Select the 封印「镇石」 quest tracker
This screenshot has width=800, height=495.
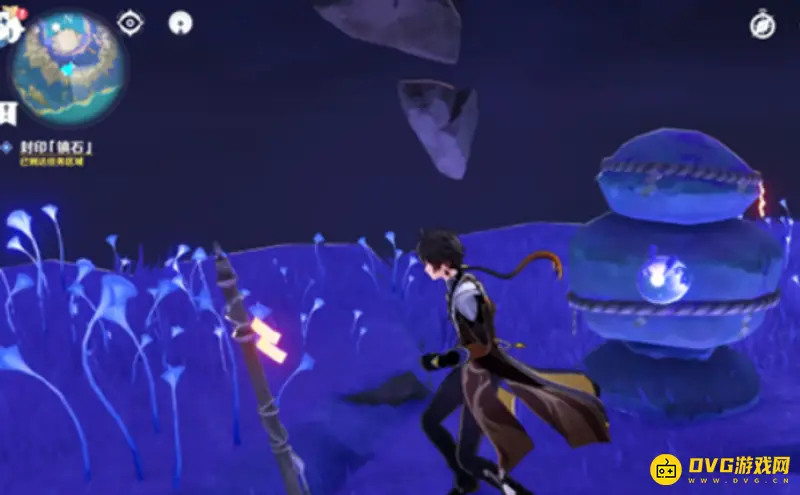[x=56, y=147]
